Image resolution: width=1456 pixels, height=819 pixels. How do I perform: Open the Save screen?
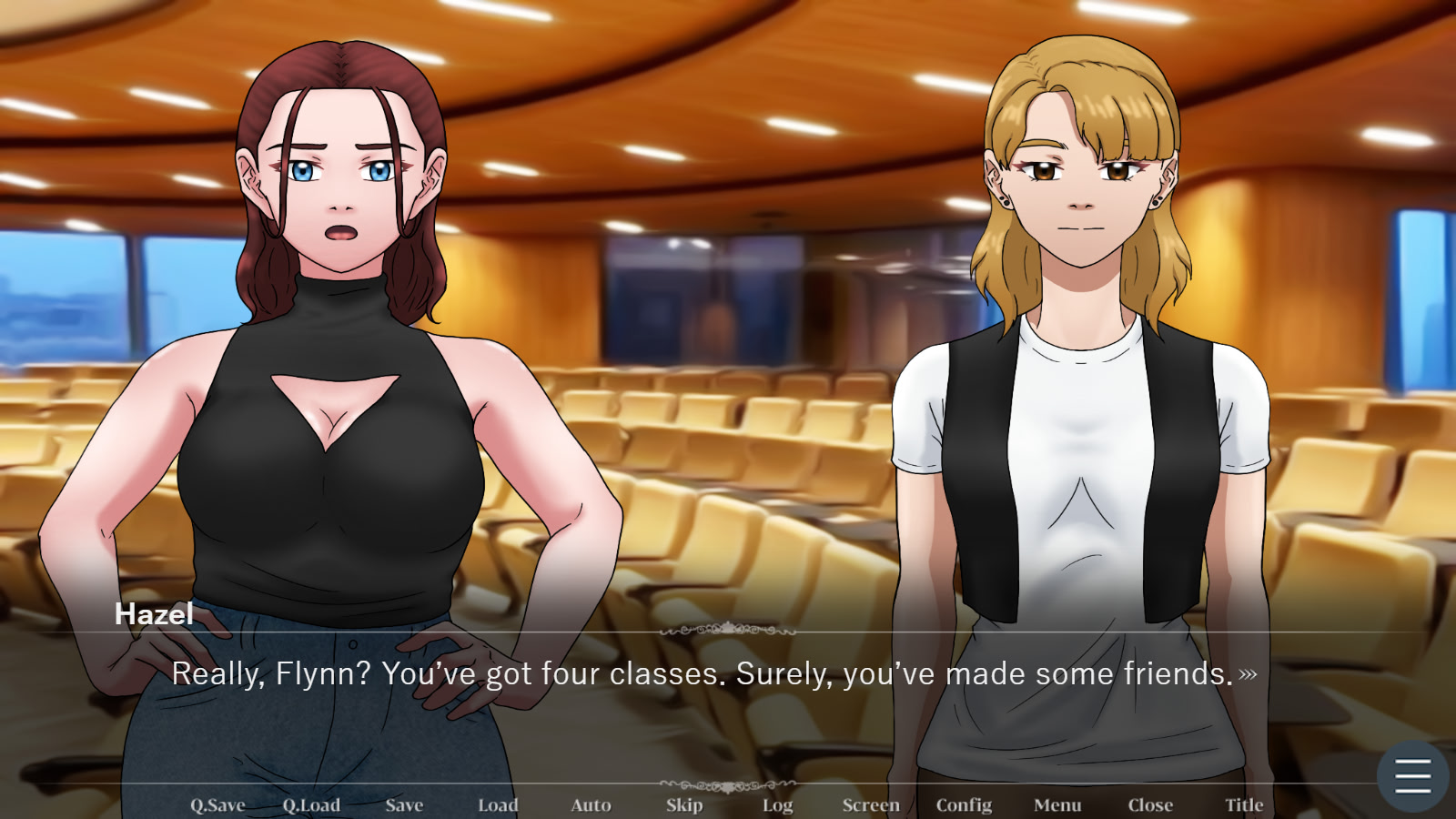404,804
